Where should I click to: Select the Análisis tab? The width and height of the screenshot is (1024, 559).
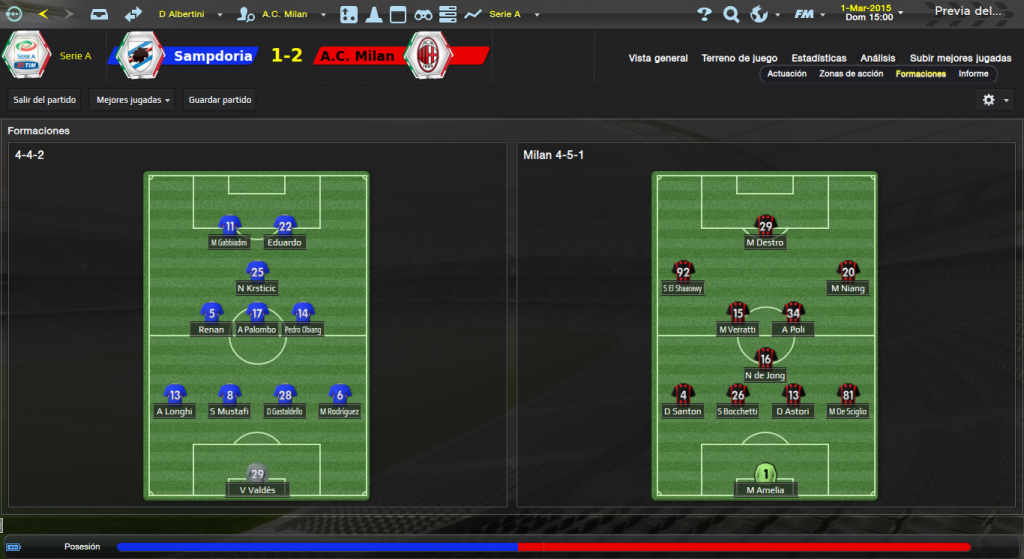point(878,58)
